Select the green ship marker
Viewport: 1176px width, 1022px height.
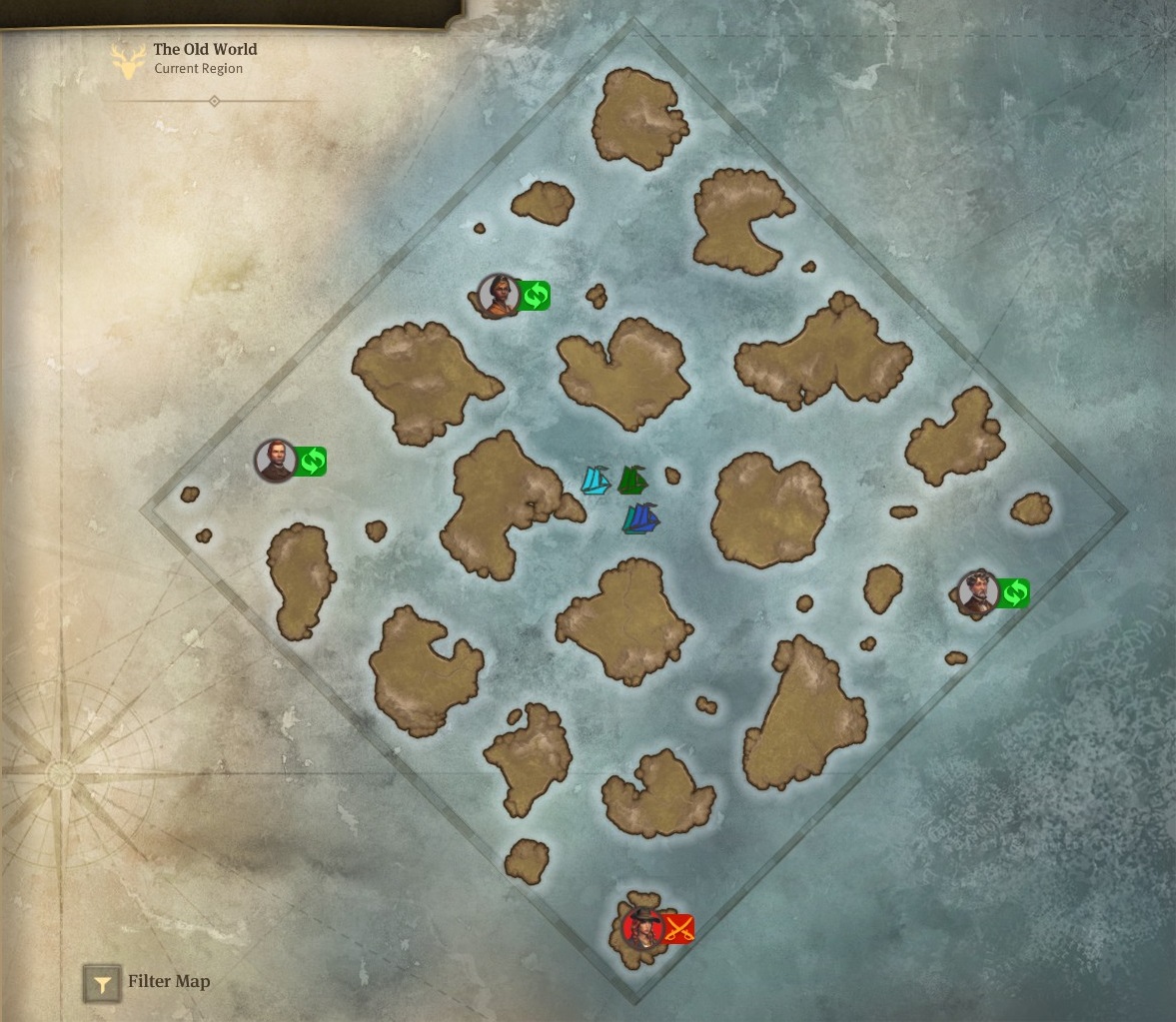pos(632,481)
